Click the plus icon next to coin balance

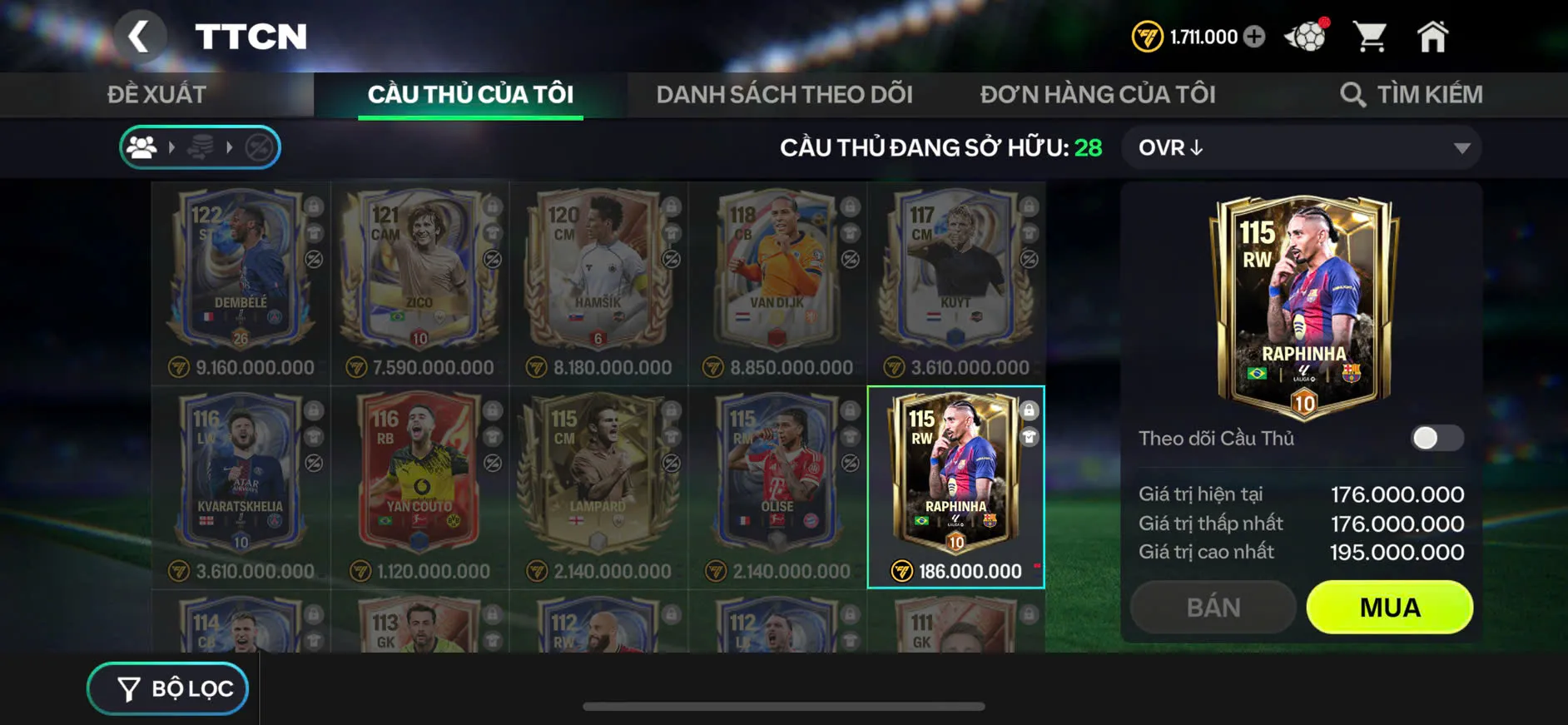click(x=1257, y=36)
